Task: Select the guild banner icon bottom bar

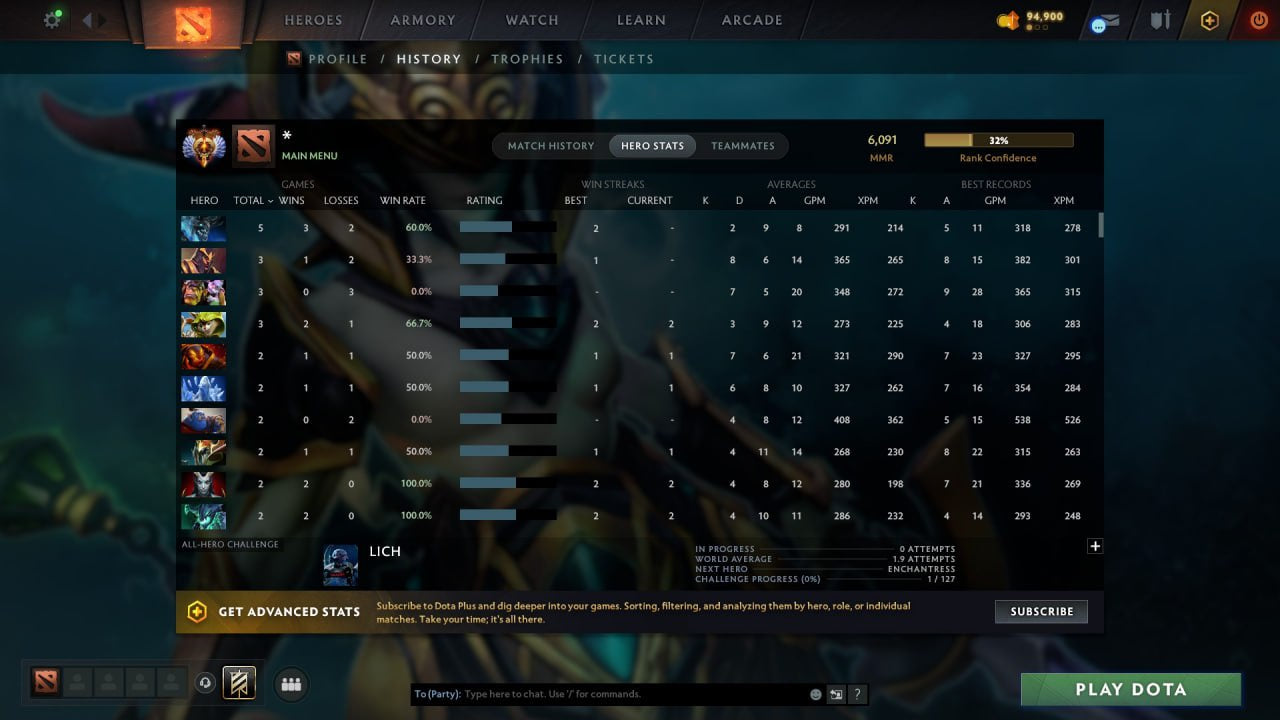Action: [x=240, y=682]
